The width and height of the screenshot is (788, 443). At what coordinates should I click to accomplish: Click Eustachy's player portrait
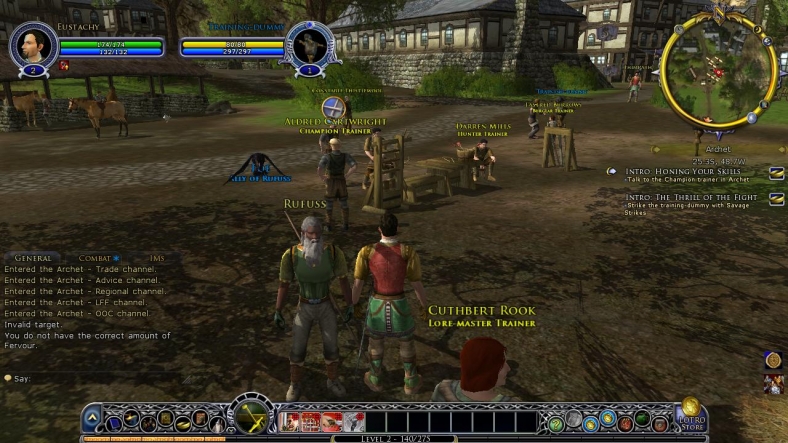pyautogui.click(x=31, y=45)
